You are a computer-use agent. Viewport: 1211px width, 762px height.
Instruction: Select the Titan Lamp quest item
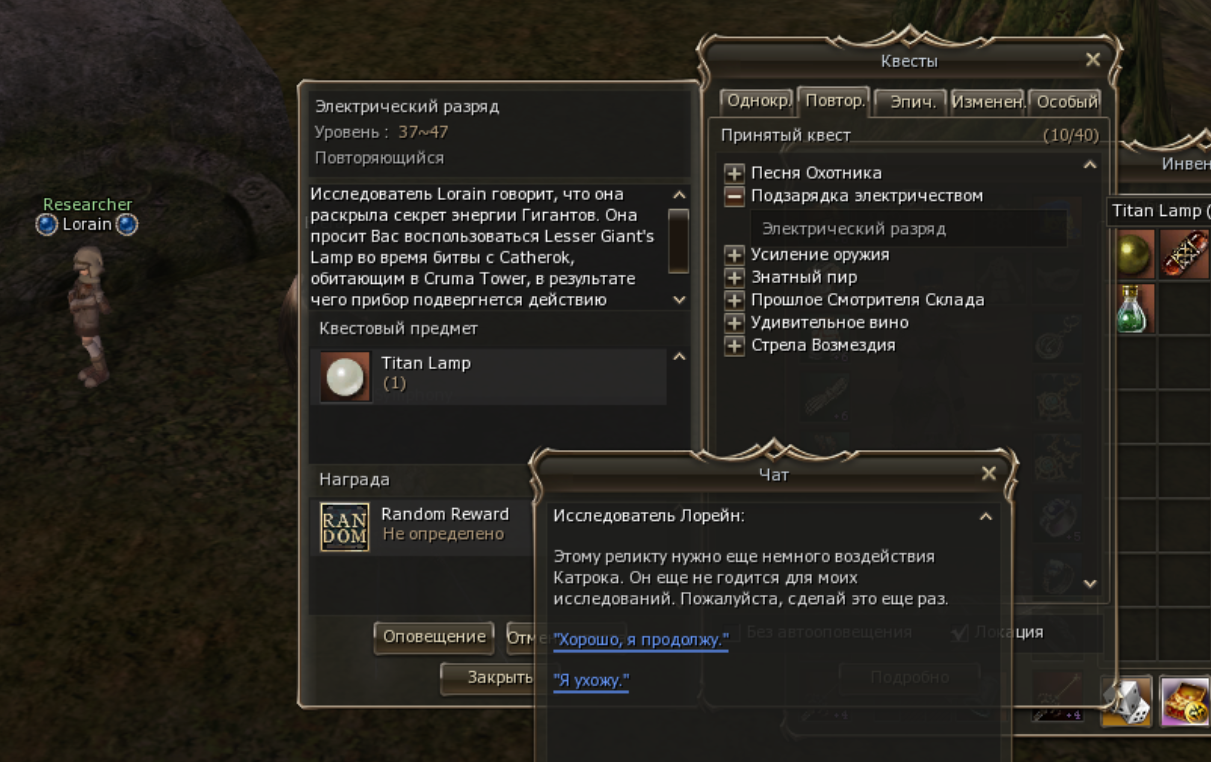[x=346, y=376]
